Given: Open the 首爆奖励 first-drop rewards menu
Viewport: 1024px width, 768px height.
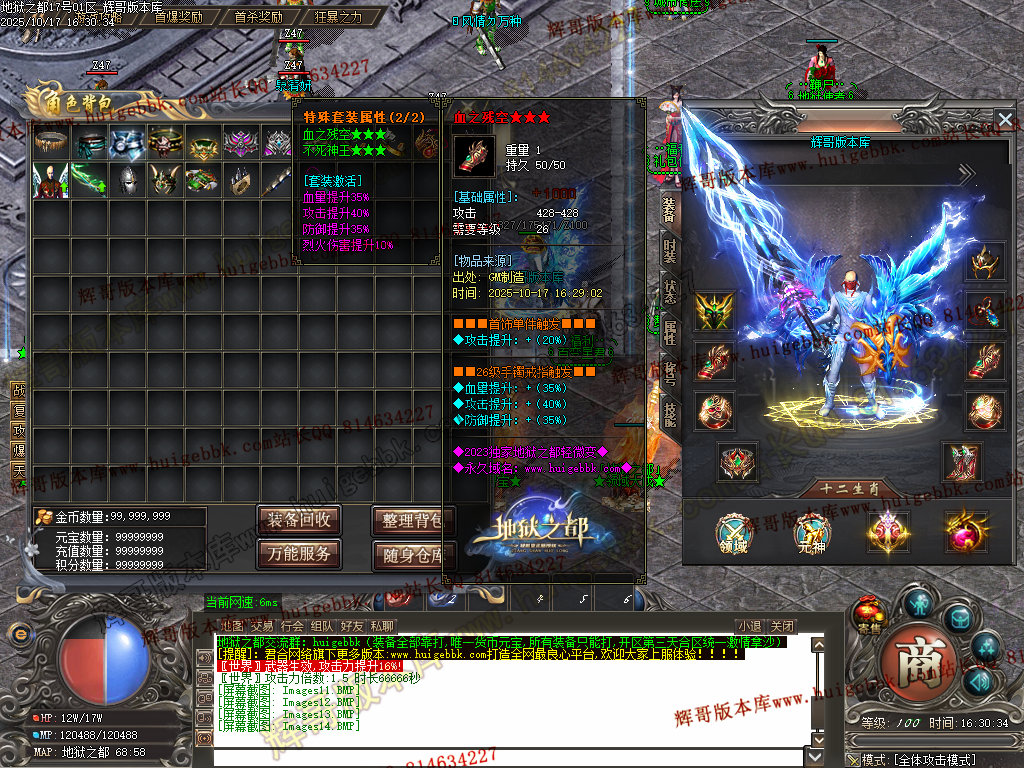Looking at the screenshot, I should [178, 17].
